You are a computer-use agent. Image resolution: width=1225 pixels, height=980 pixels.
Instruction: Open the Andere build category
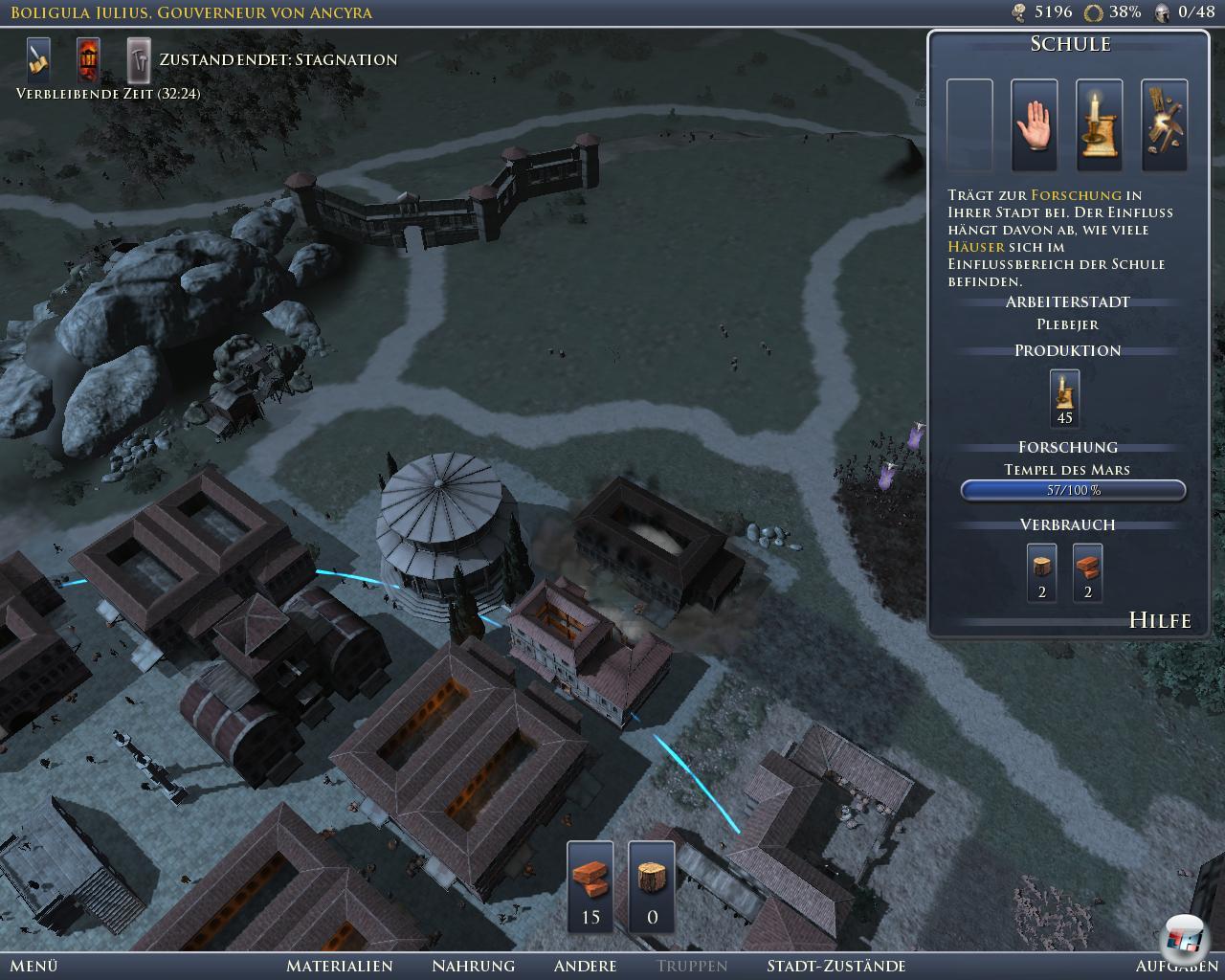point(585,966)
